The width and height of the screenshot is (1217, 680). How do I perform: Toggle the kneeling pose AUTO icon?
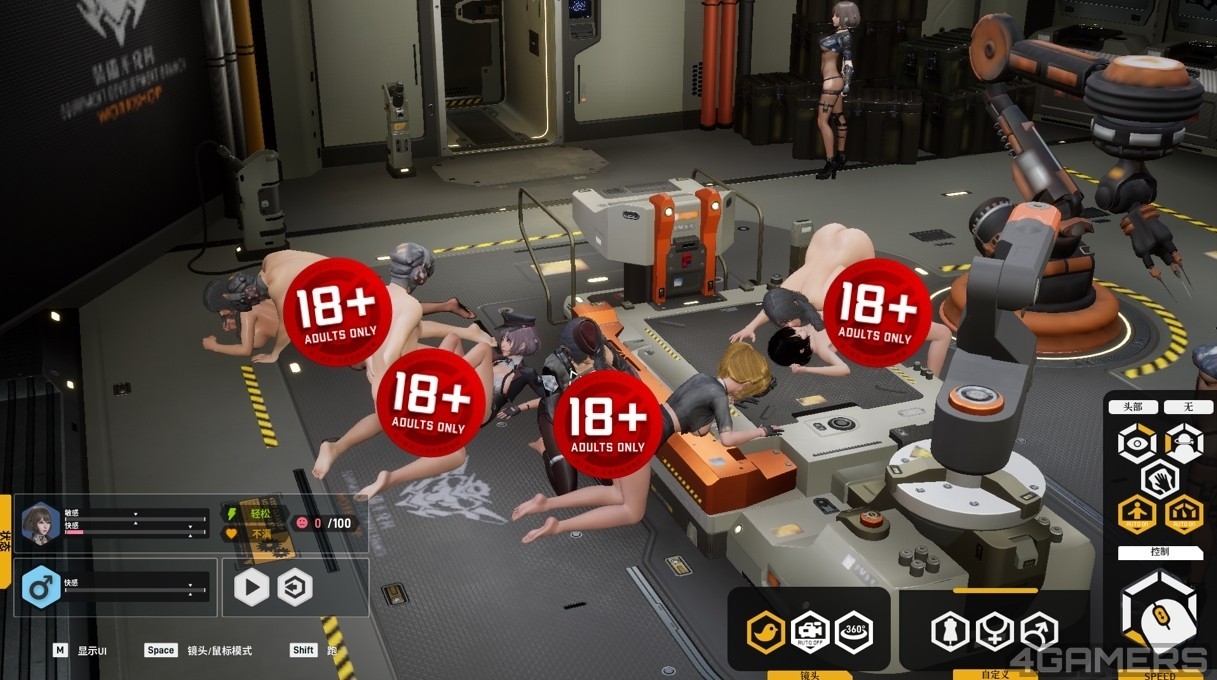click(1183, 515)
